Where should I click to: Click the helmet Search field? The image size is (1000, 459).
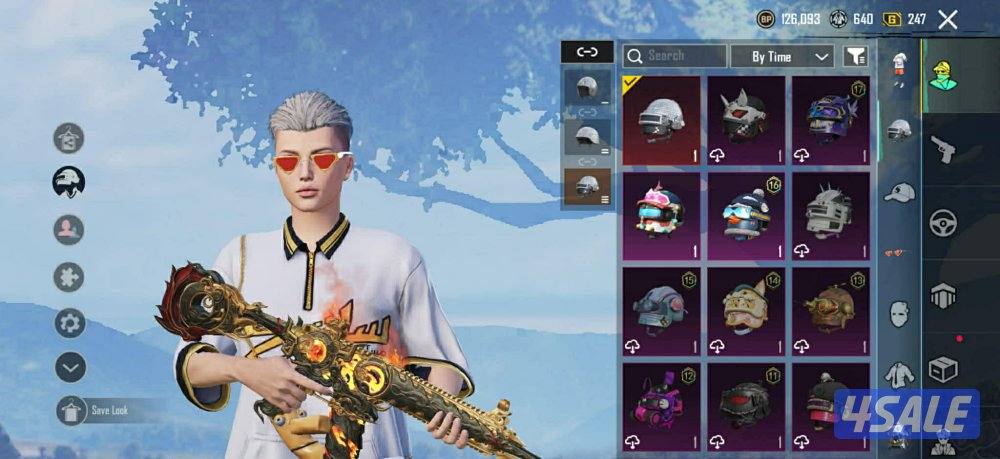675,56
